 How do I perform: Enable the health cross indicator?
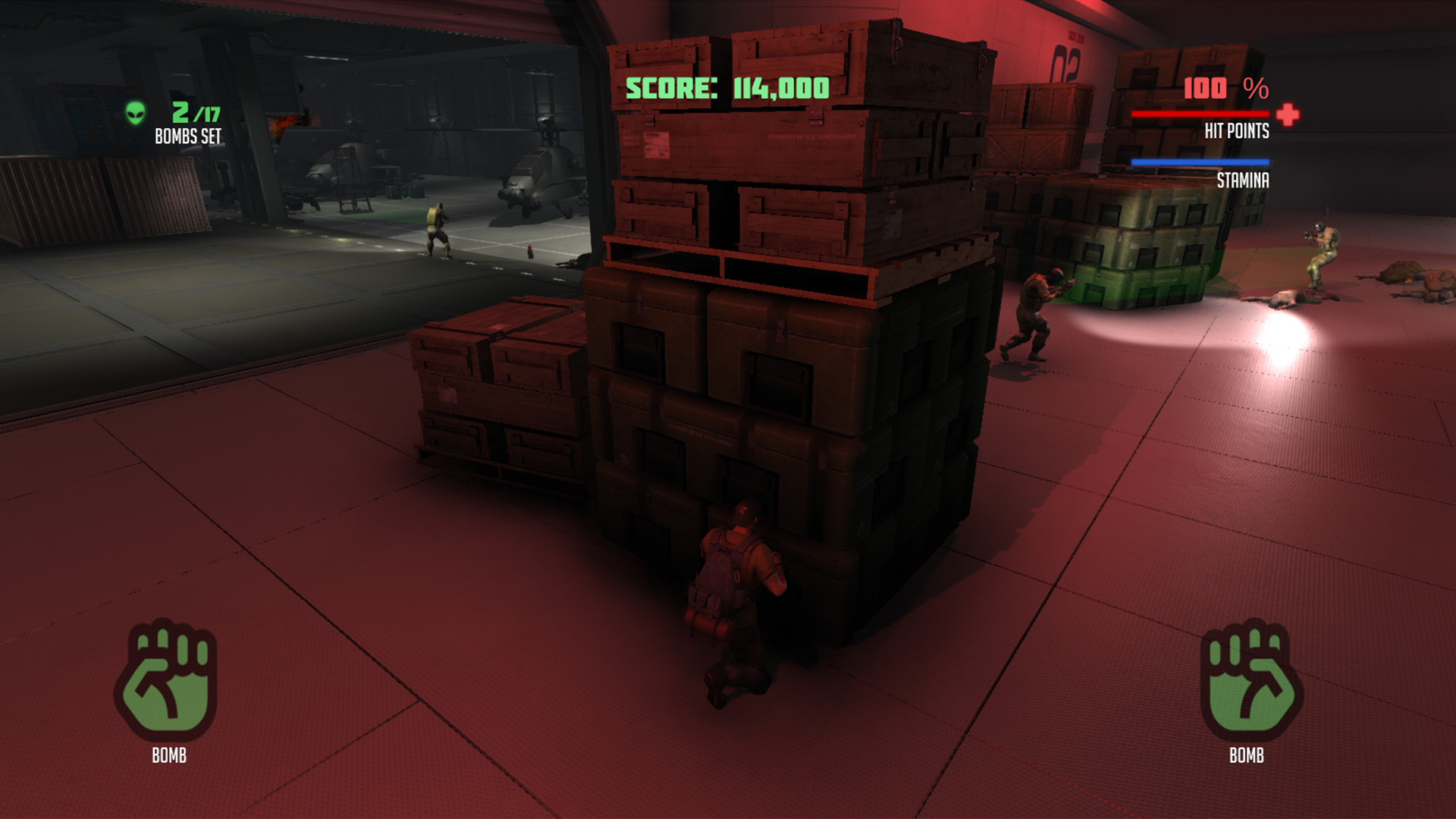pos(1287,114)
